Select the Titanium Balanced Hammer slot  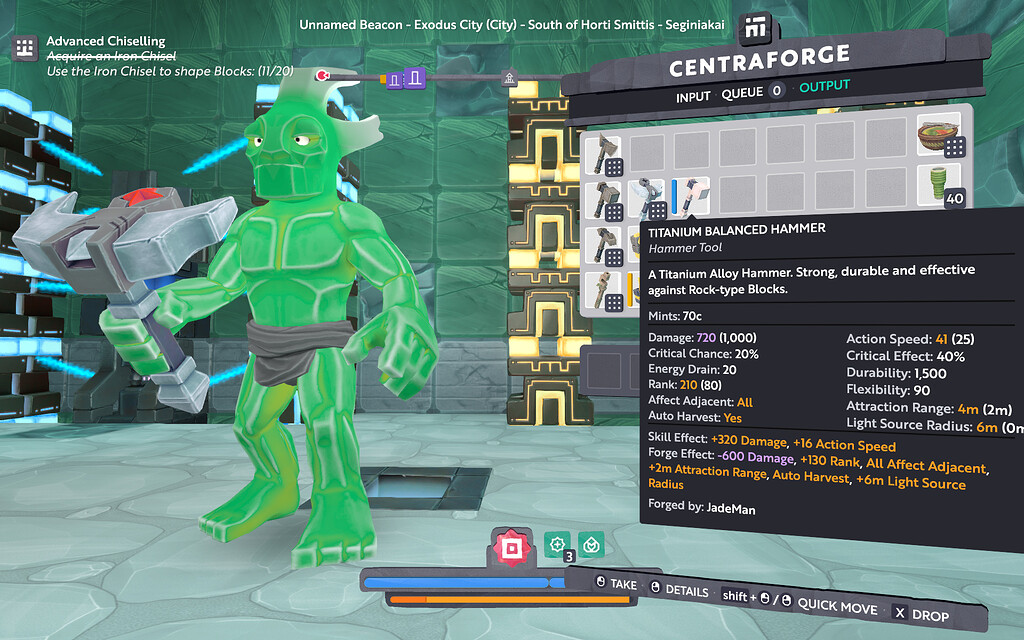tap(690, 195)
